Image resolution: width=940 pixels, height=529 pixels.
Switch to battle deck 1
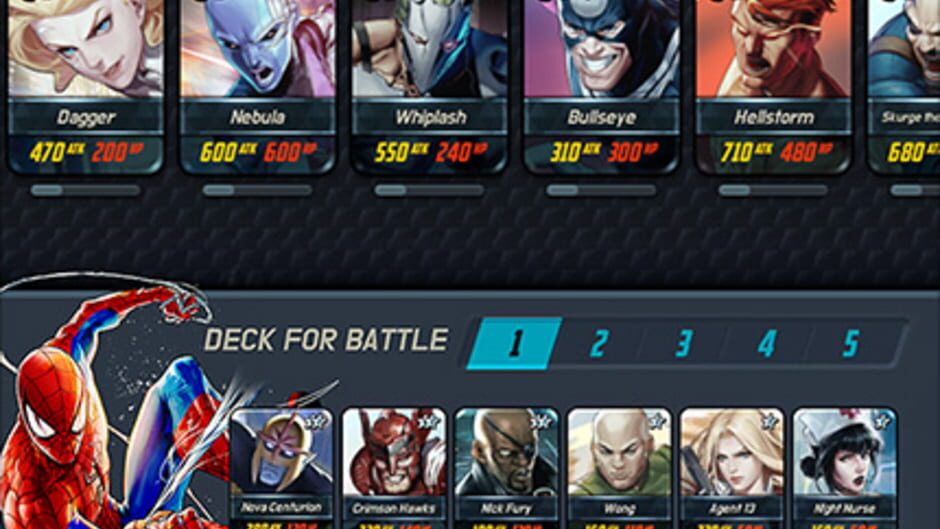[x=515, y=344]
